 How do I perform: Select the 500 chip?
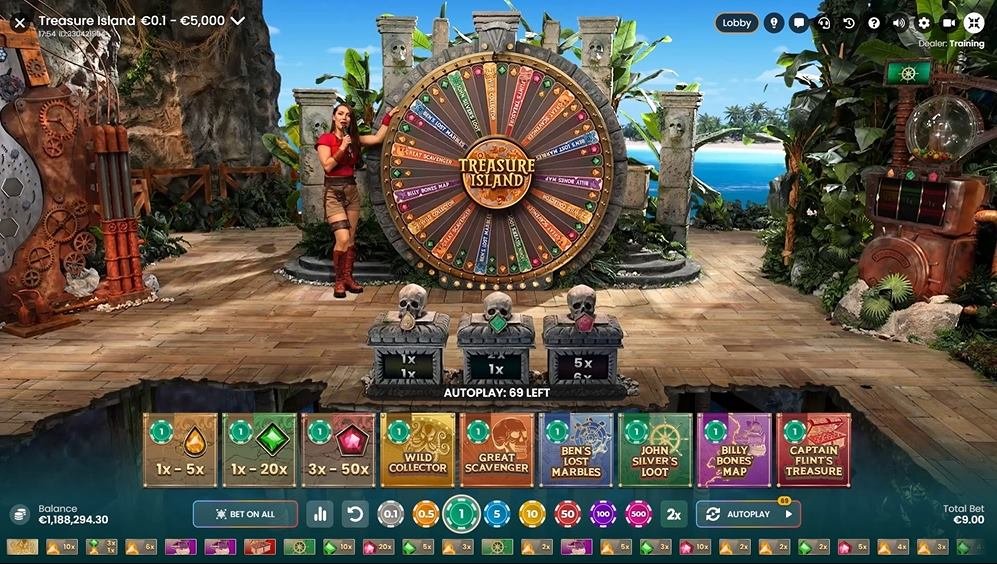(636, 514)
